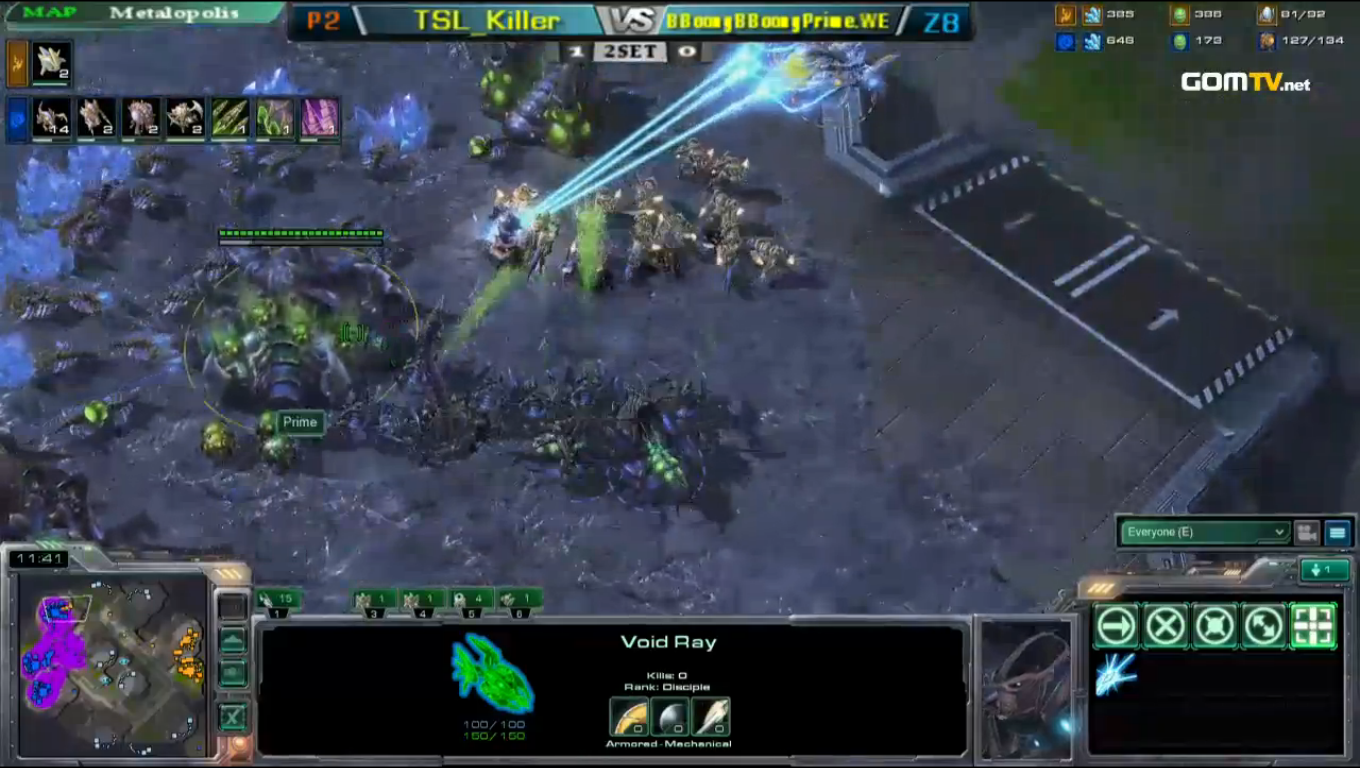Viewport: 1360px width, 768px height.
Task: Click the Void Ray shield upgrade icon
Action: pyautogui.click(x=670, y=715)
